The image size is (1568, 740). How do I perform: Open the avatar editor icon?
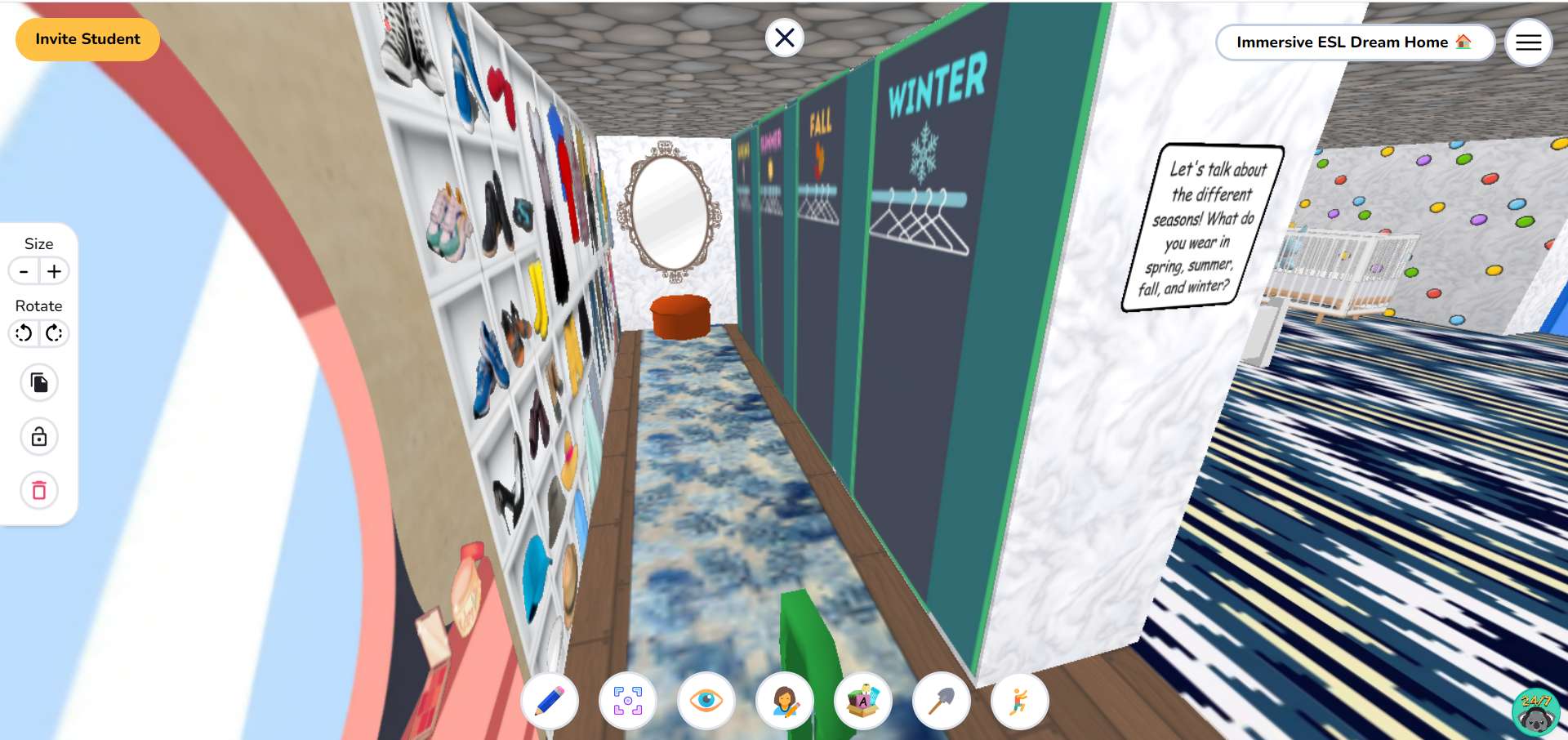coord(784,701)
